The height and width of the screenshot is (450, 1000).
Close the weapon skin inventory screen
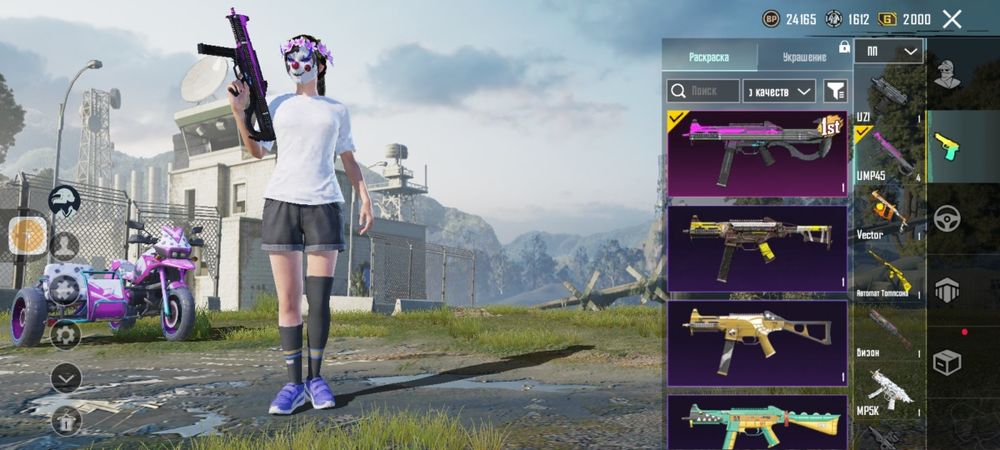(952, 19)
